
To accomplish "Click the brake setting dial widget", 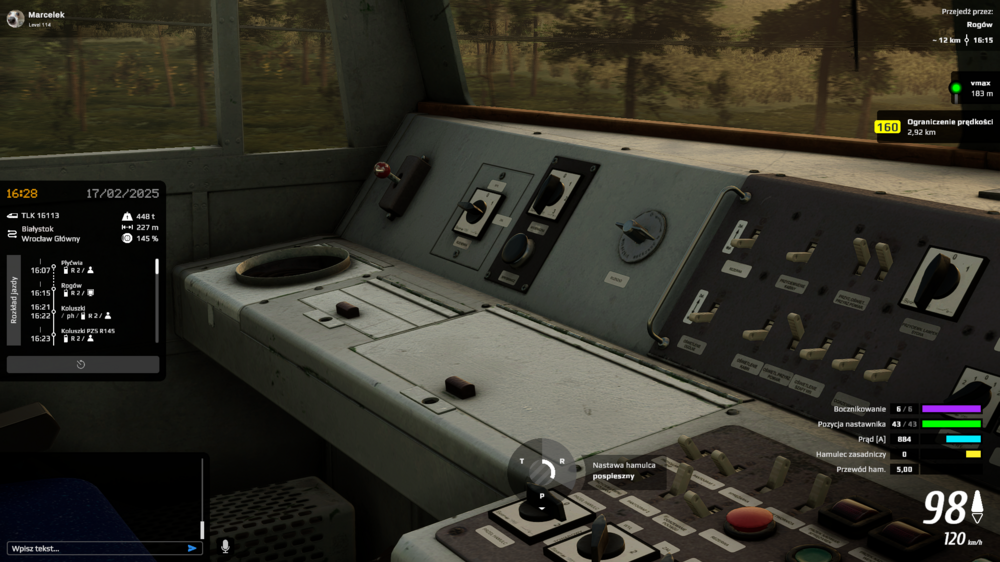I will click(541, 472).
